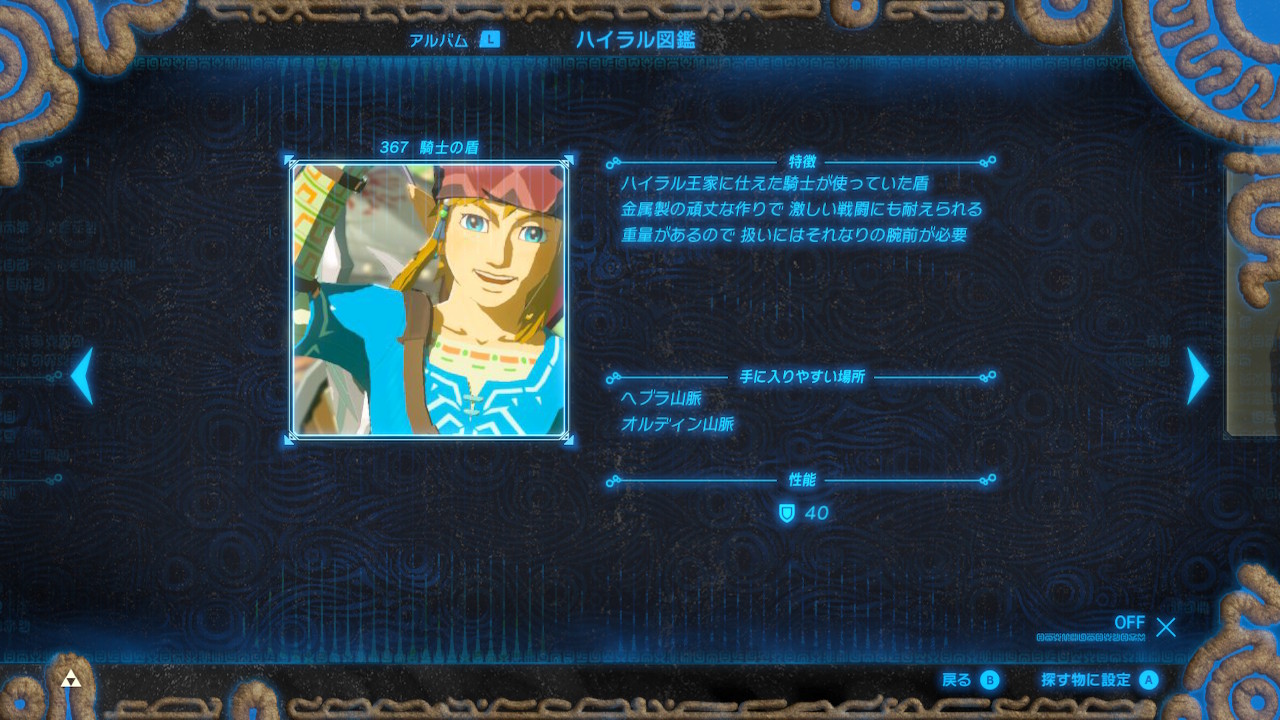This screenshot has width=1280, height=720.
Task: Switch to the アルバム tab
Action: [440, 40]
